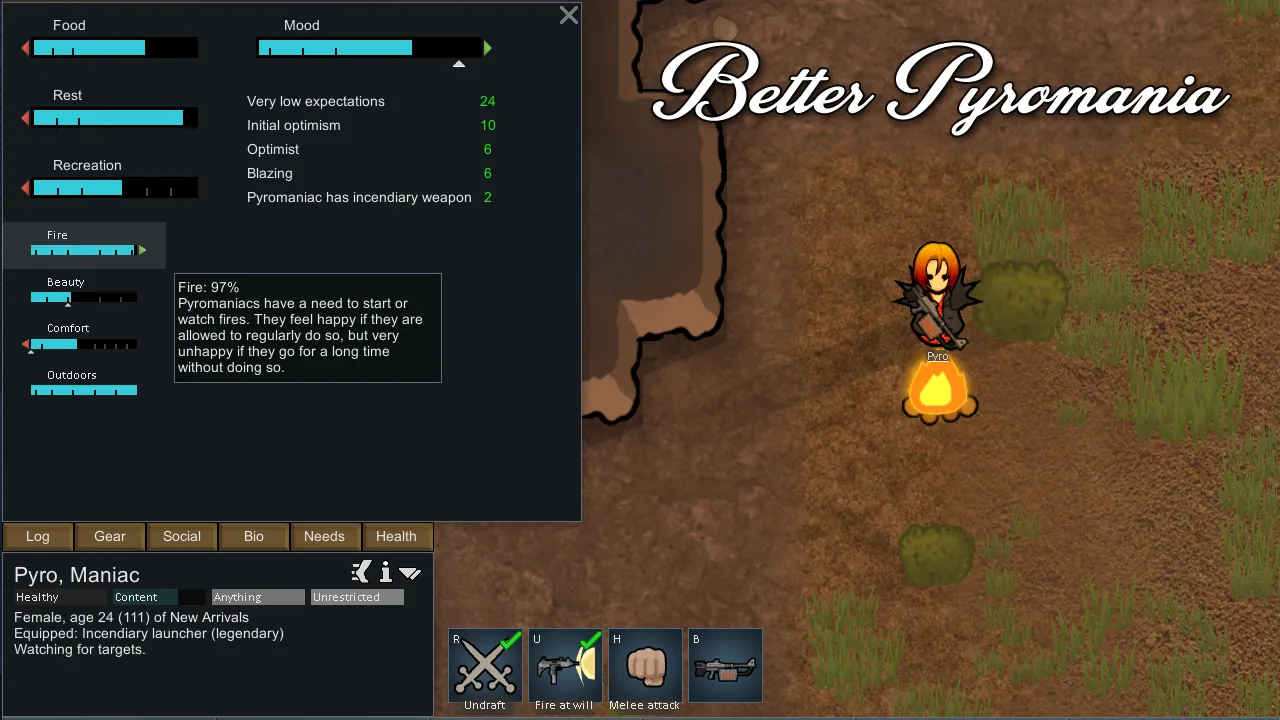This screenshot has width=1280, height=720.
Task: Switch to the Gear tab
Action: (110, 536)
